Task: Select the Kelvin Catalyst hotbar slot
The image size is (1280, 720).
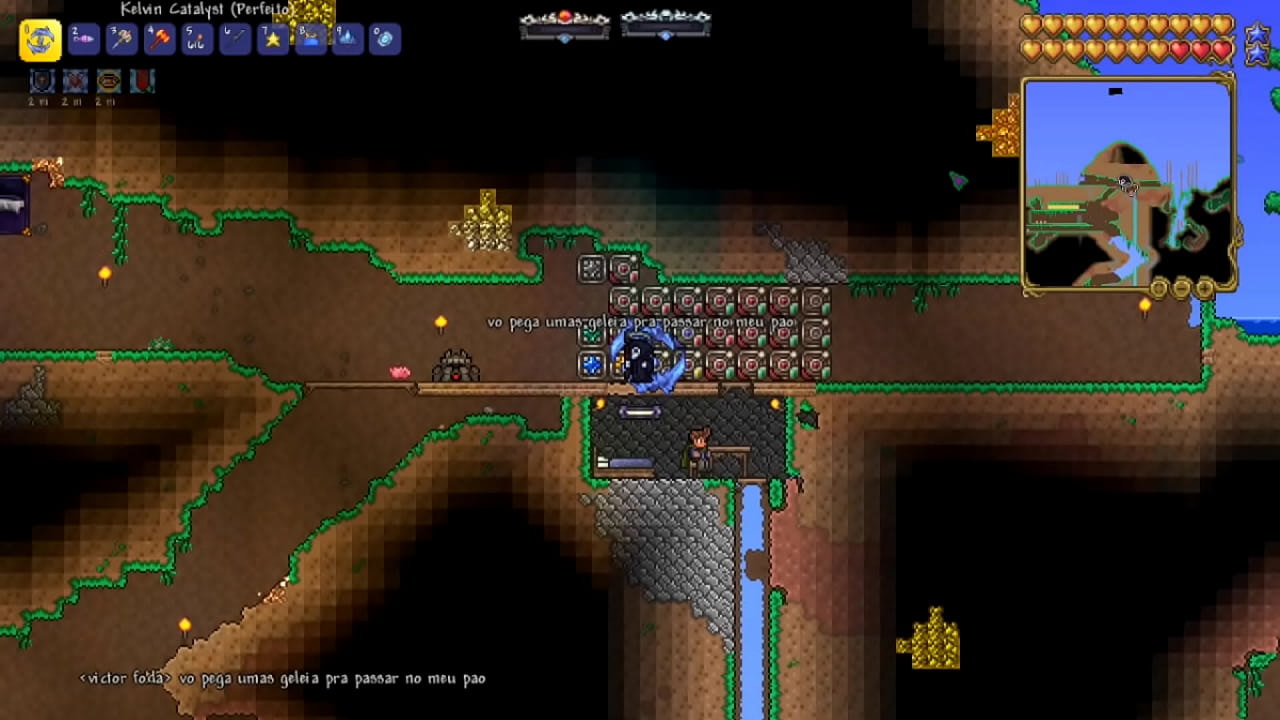Action: point(41,40)
